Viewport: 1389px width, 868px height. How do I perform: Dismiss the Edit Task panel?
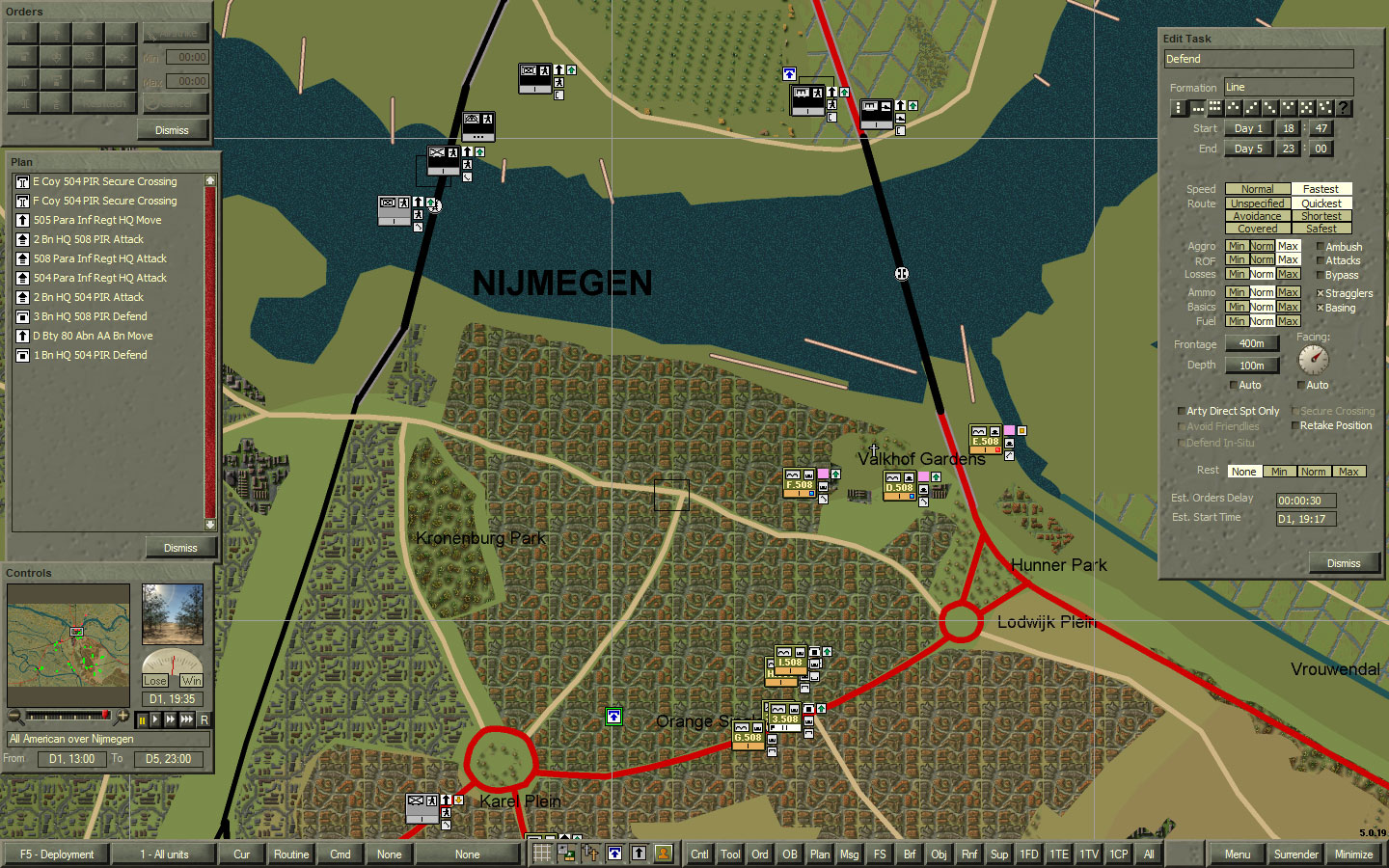click(1345, 563)
